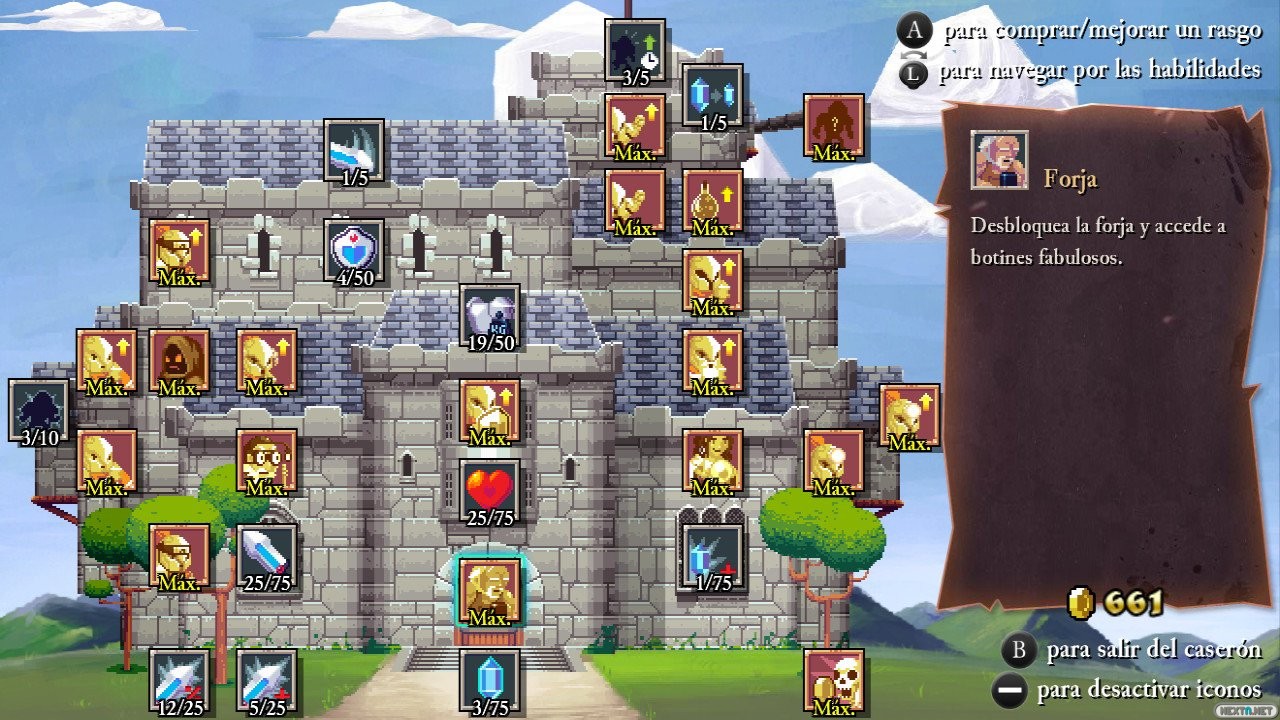Viewport: 1280px width, 720px height.
Task: Select the dark silhouette skill at 3/10
Action: tap(38, 410)
